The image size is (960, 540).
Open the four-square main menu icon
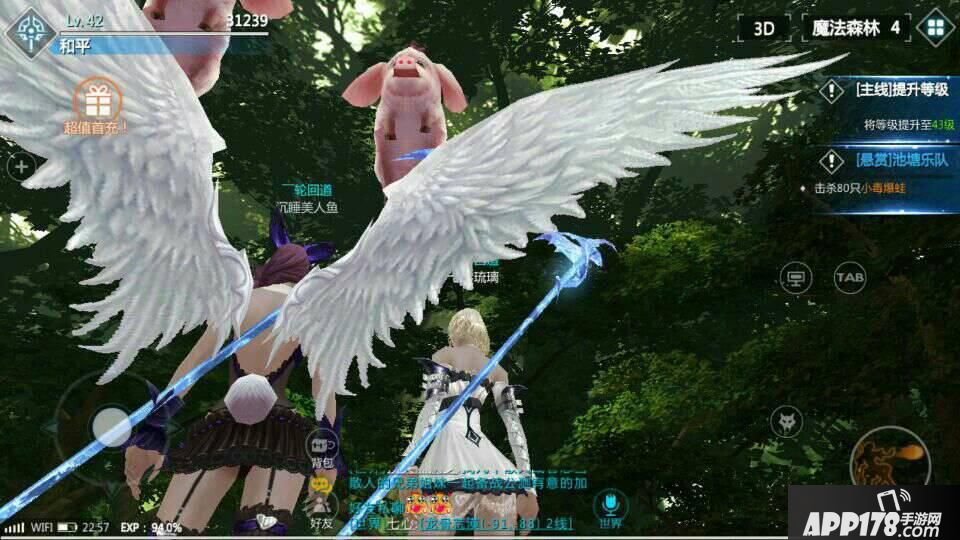coord(936,28)
